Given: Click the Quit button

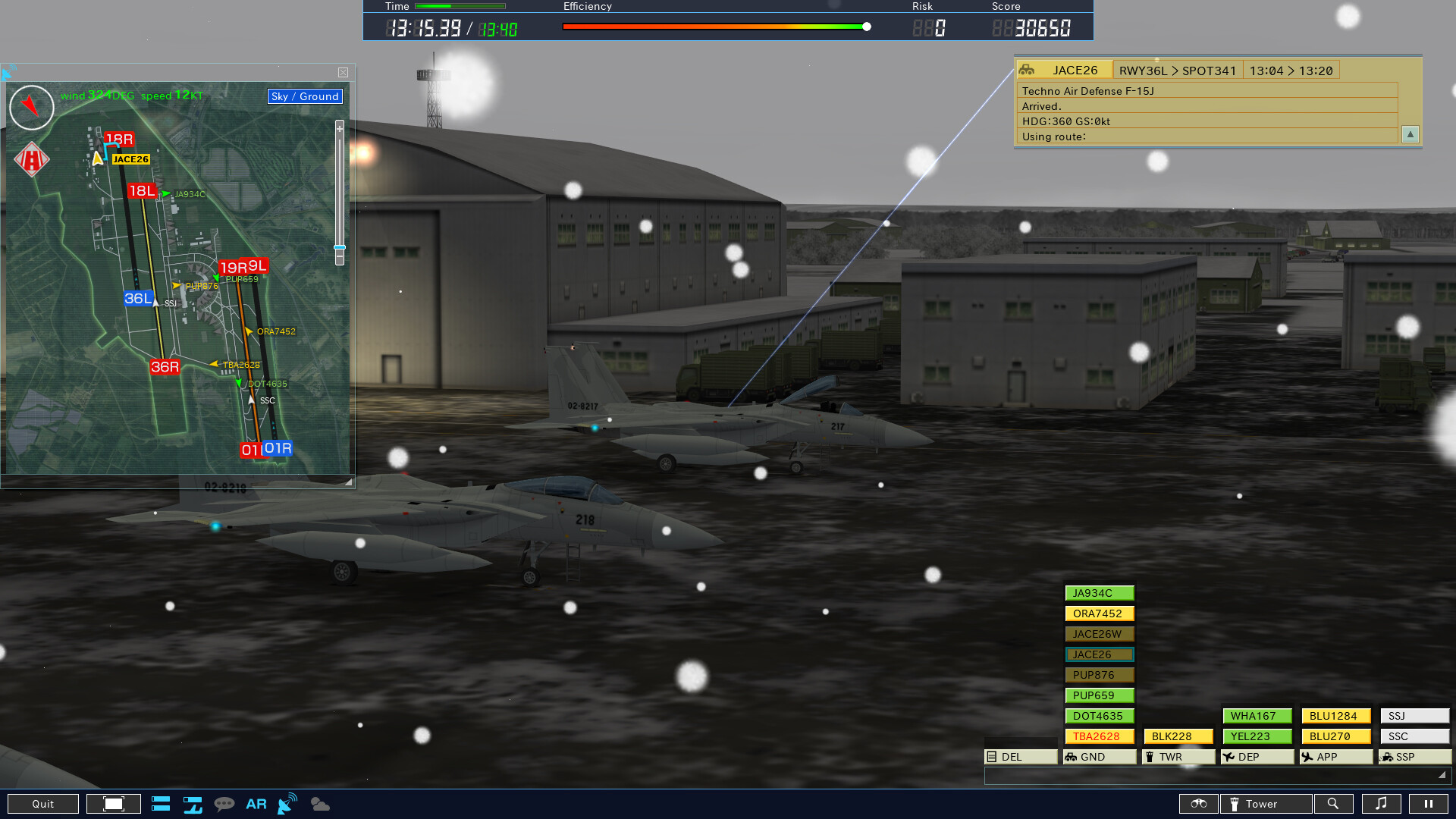Looking at the screenshot, I should pyautogui.click(x=43, y=804).
